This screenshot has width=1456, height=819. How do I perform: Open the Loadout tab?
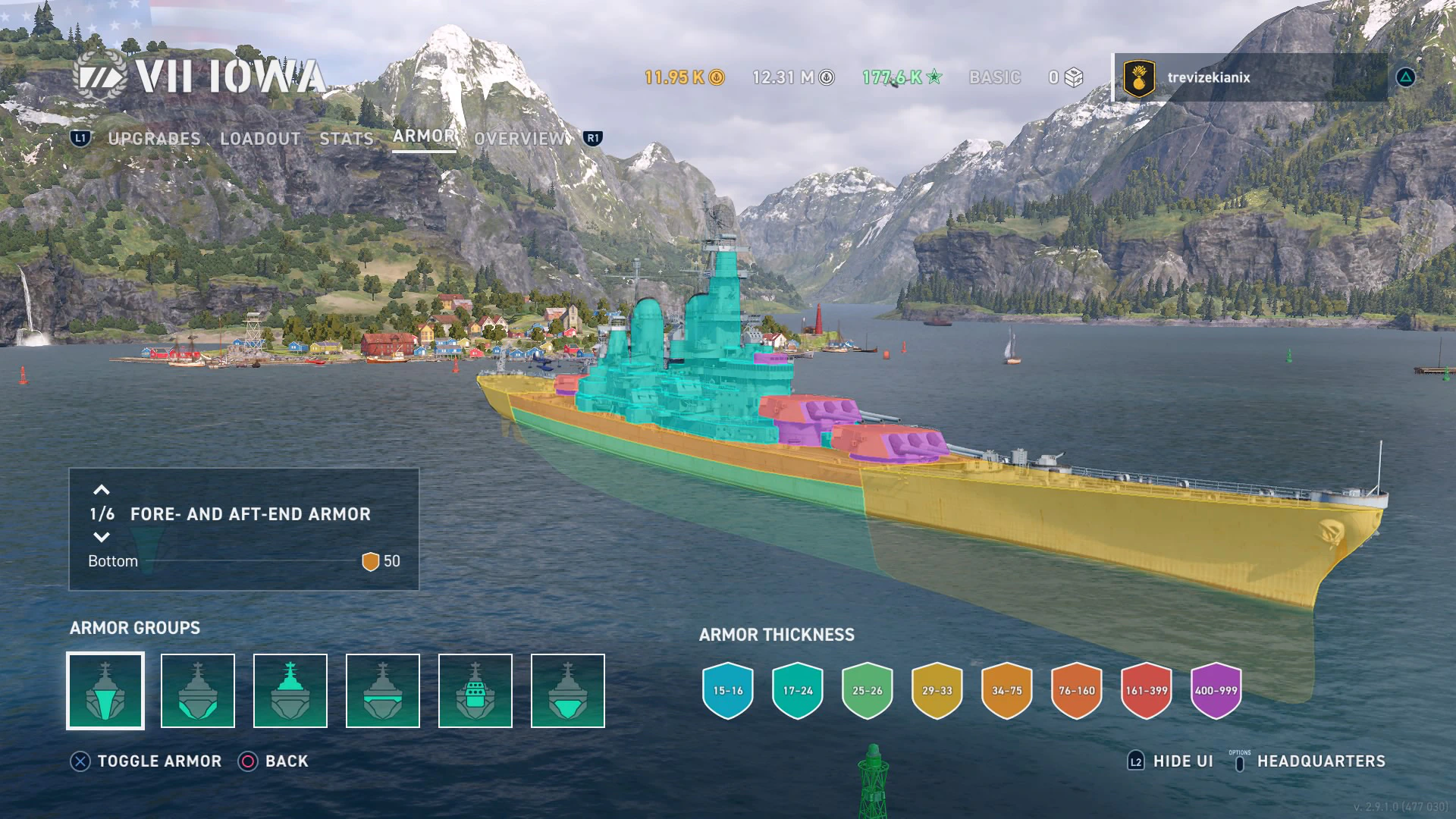click(x=260, y=139)
